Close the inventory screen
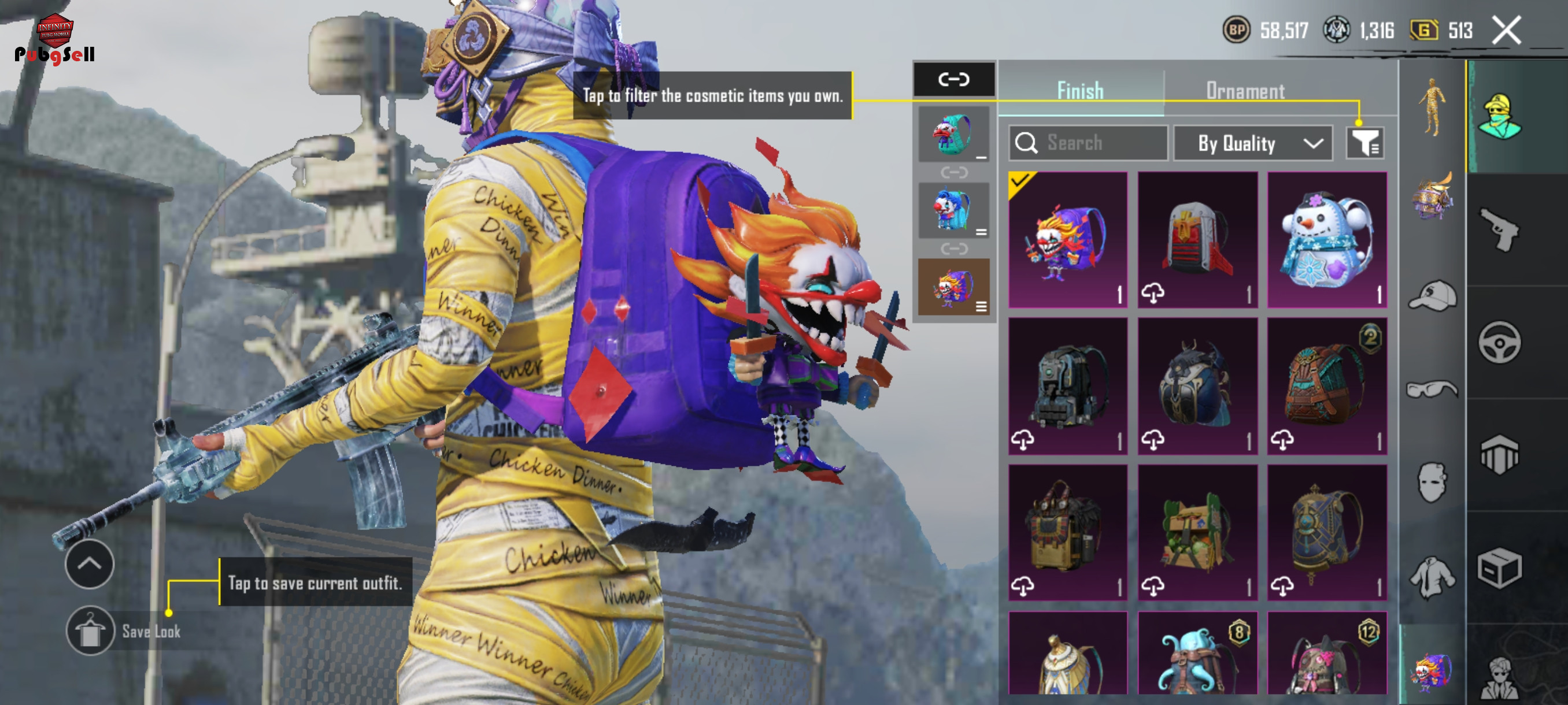The height and width of the screenshot is (705, 1568). (1506, 30)
